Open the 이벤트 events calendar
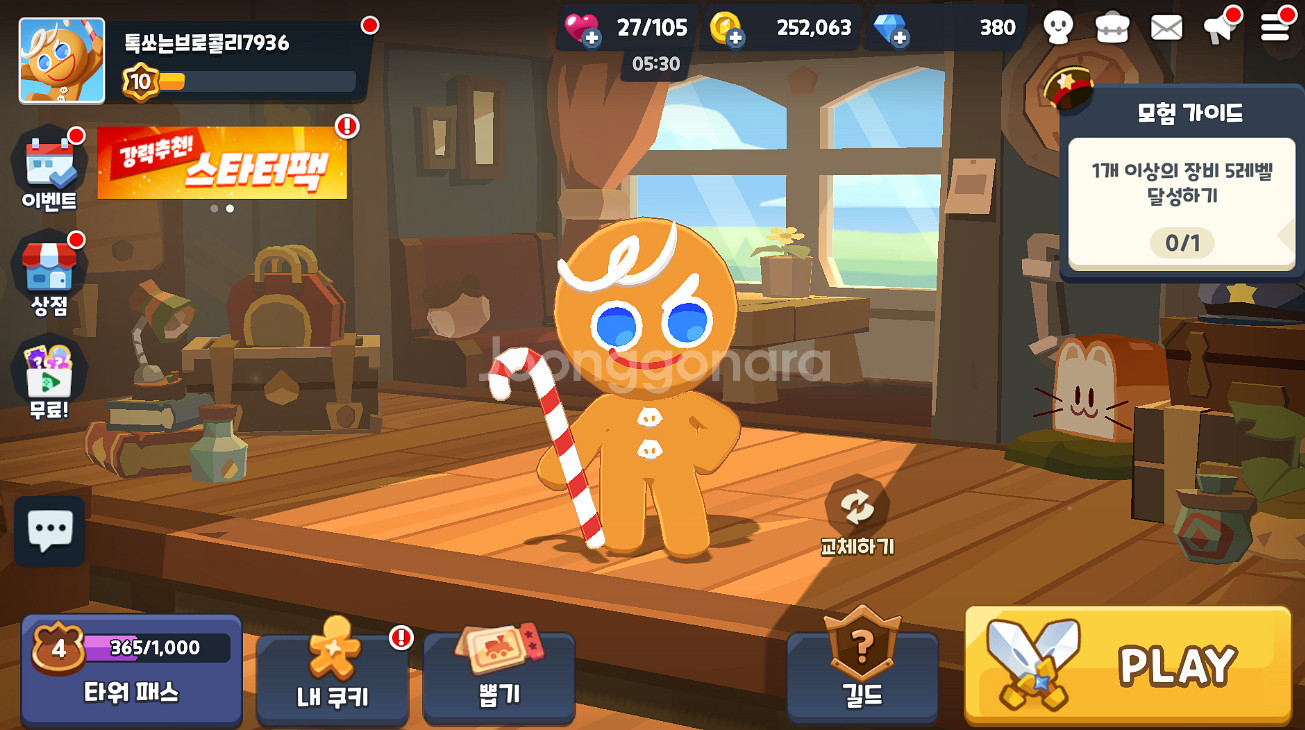1305x730 pixels. click(x=49, y=170)
